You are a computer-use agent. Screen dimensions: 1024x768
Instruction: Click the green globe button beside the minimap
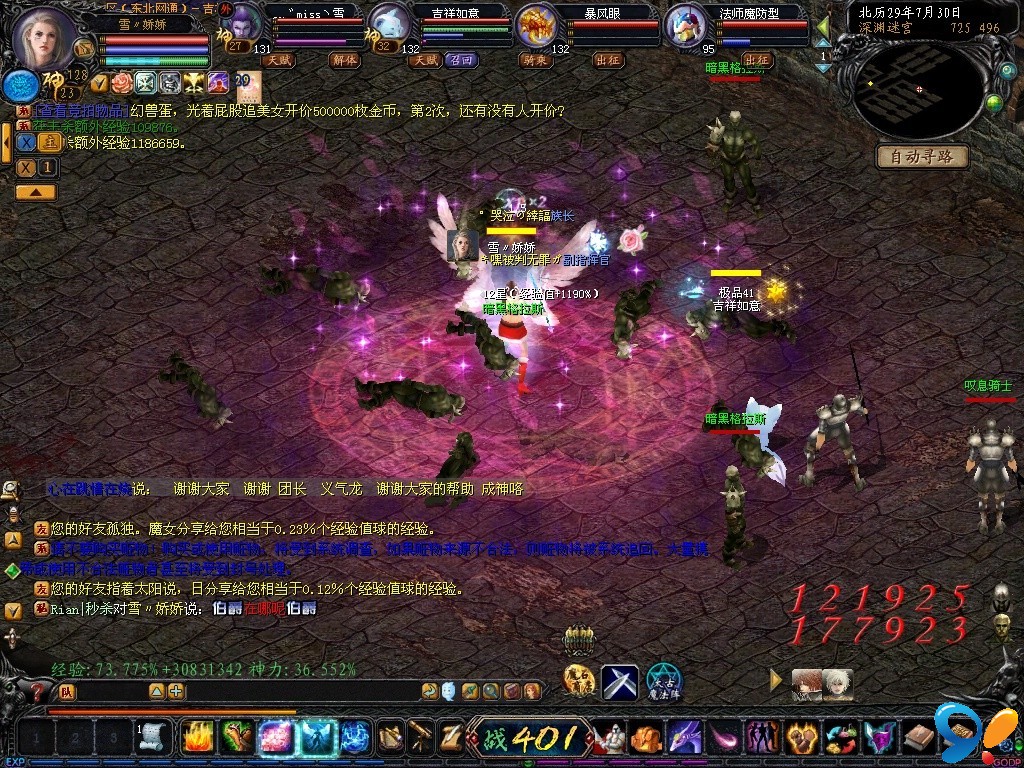(994, 102)
